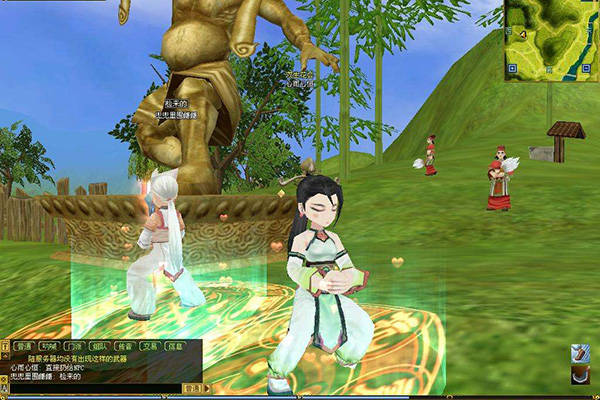
Task: Select the 组队 chat tab
Action: 99,346
